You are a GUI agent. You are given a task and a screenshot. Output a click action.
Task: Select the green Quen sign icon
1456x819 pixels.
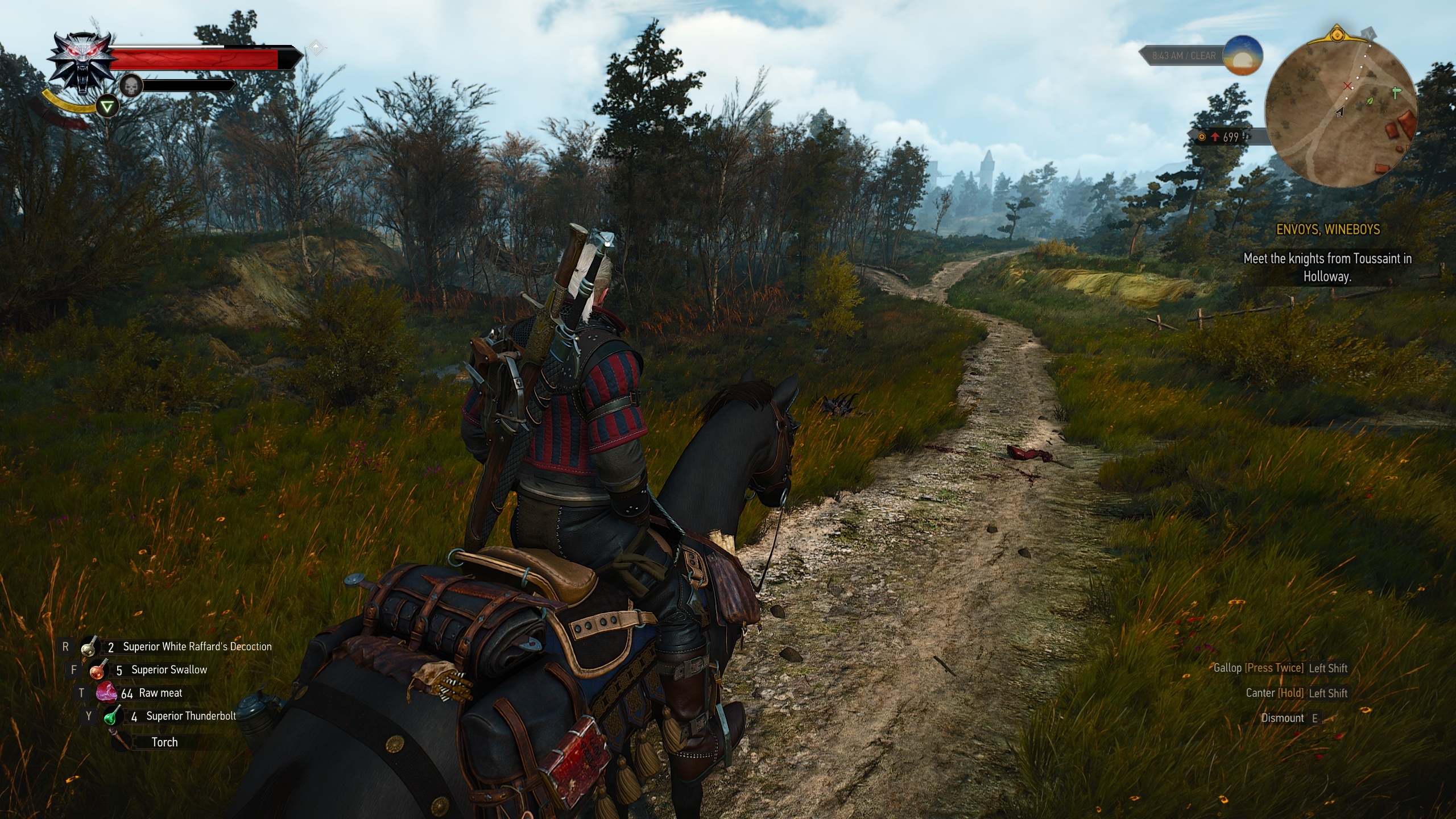[x=106, y=106]
